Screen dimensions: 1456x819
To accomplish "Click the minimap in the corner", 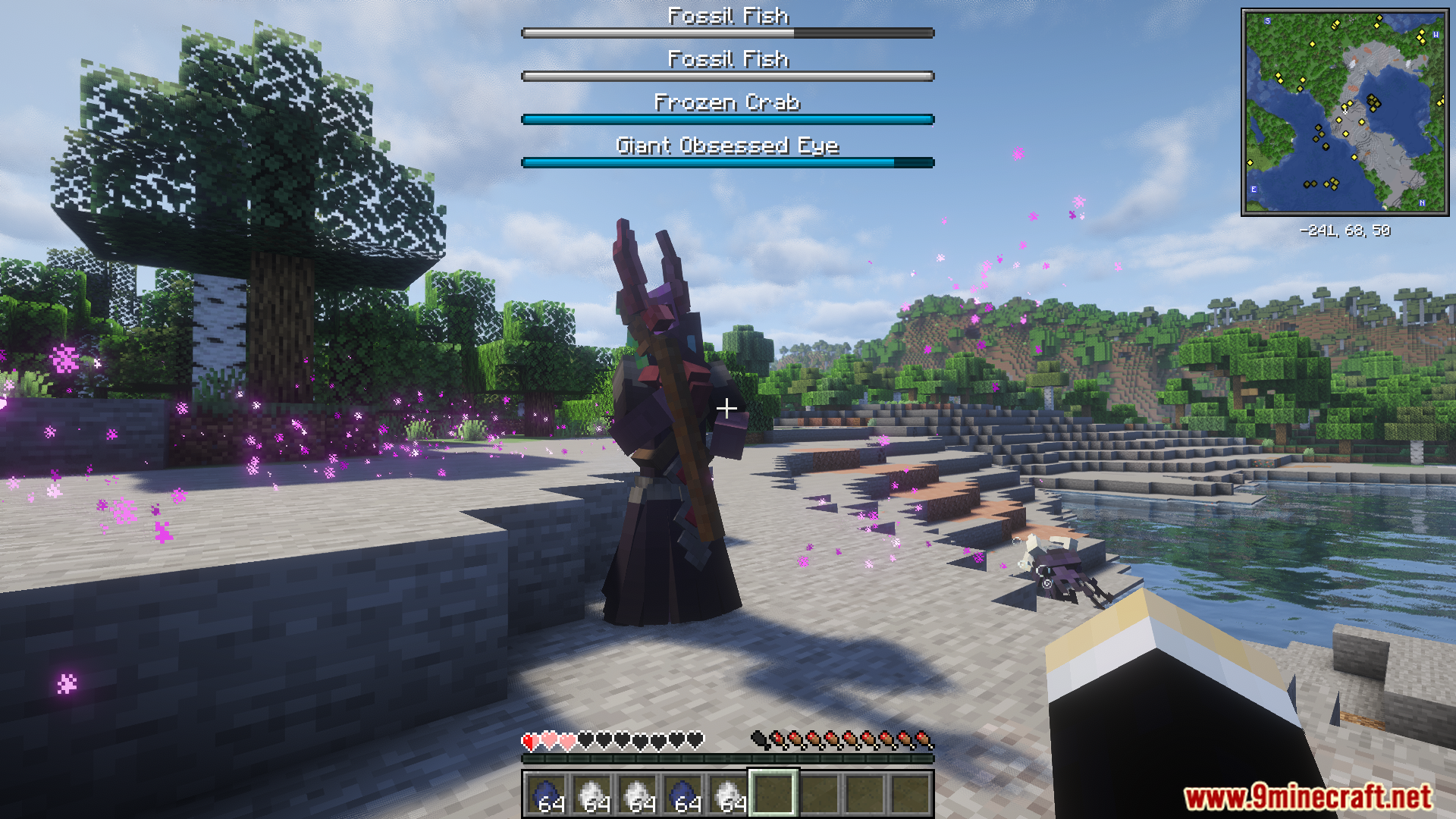I will [x=1345, y=112].
